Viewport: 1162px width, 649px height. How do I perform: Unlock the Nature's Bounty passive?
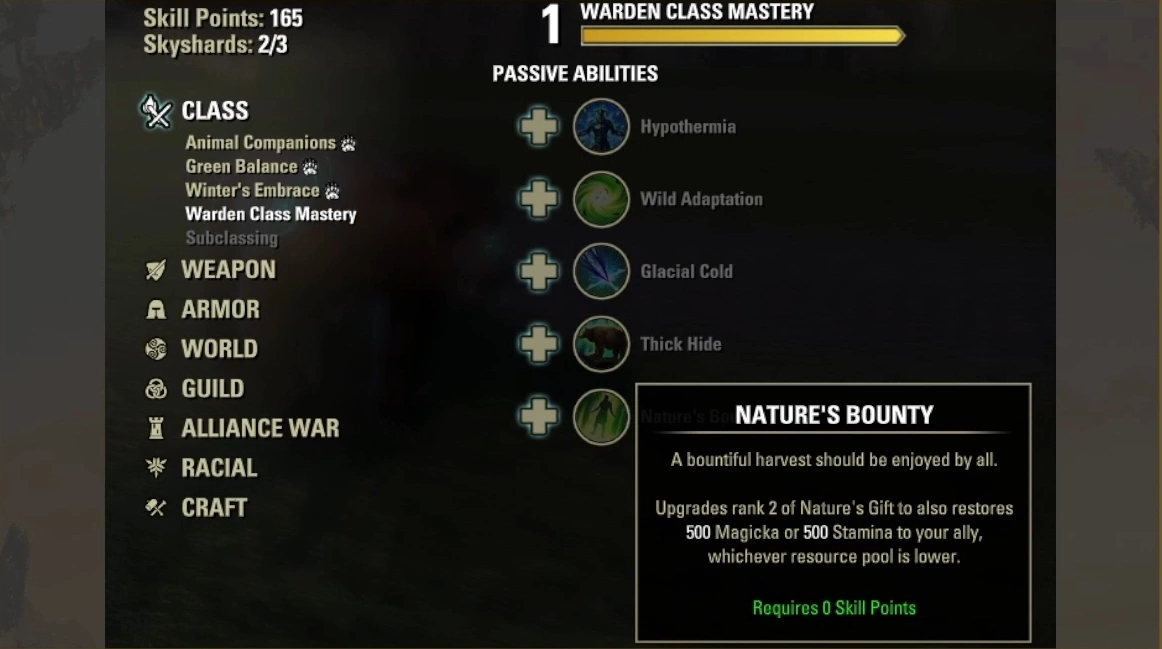(x=538, y=416)
